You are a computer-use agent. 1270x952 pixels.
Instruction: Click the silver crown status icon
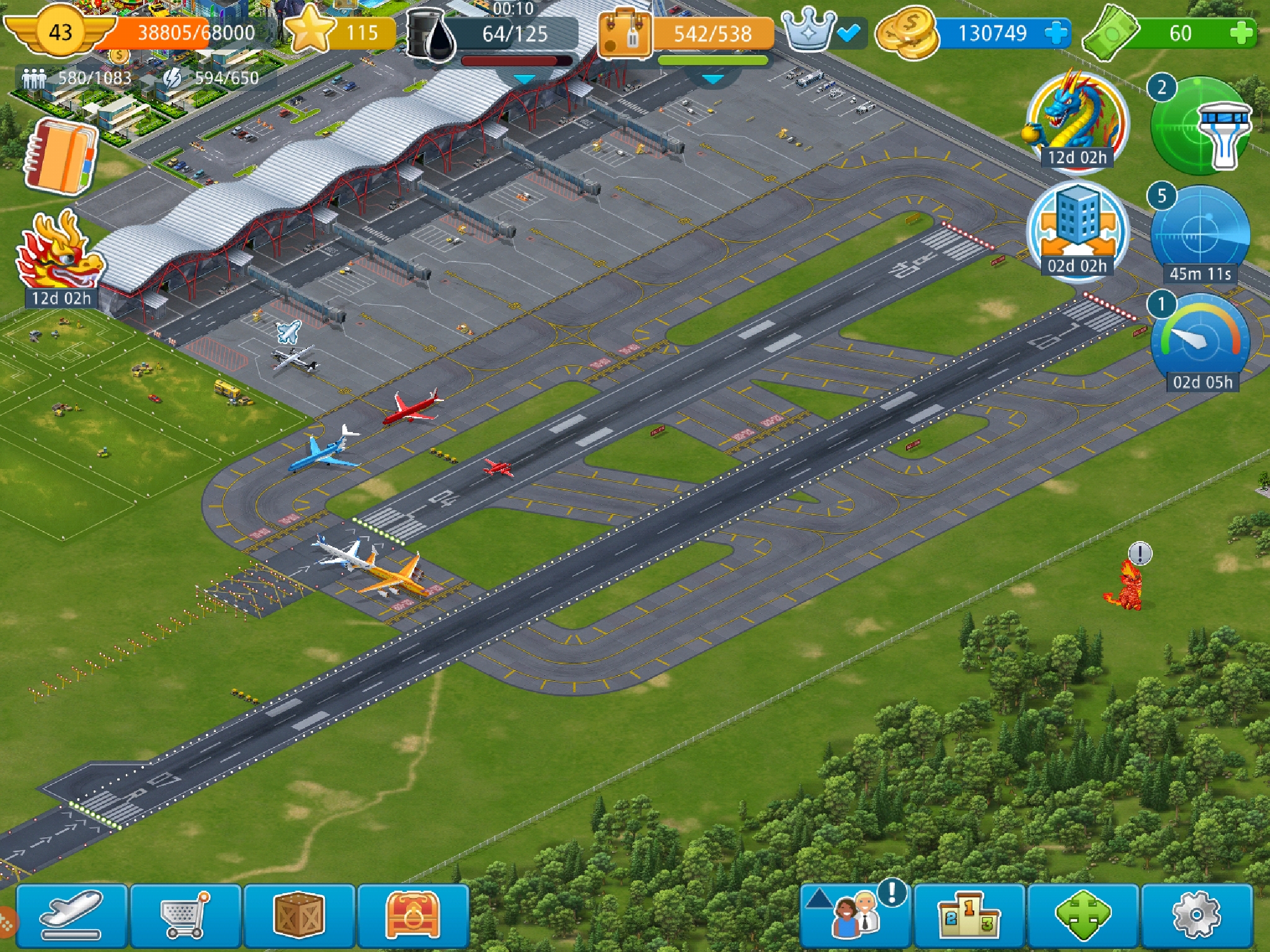click(x=809, y=31)
